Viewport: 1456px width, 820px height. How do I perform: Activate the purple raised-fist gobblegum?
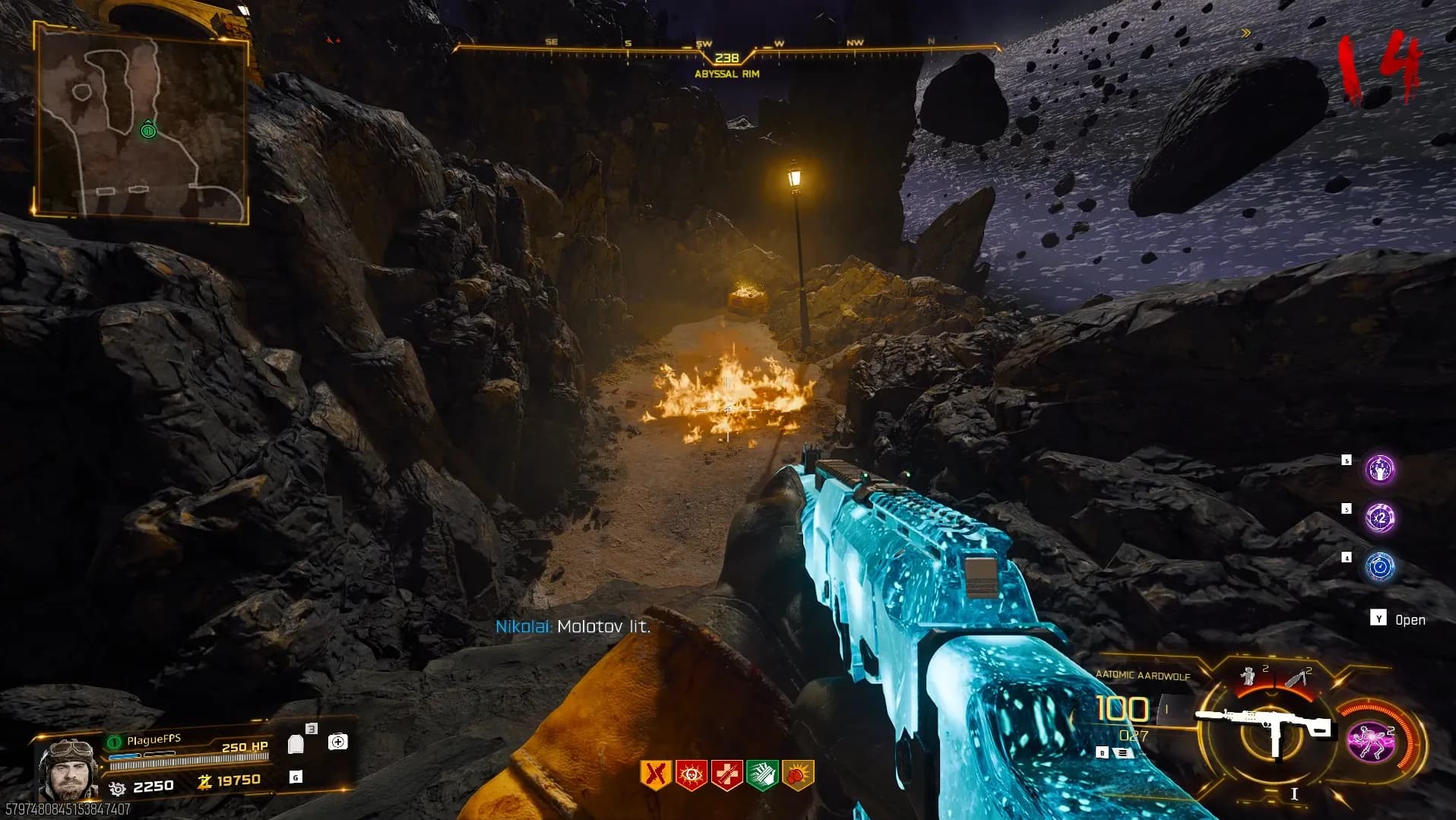click(1379, 470)
